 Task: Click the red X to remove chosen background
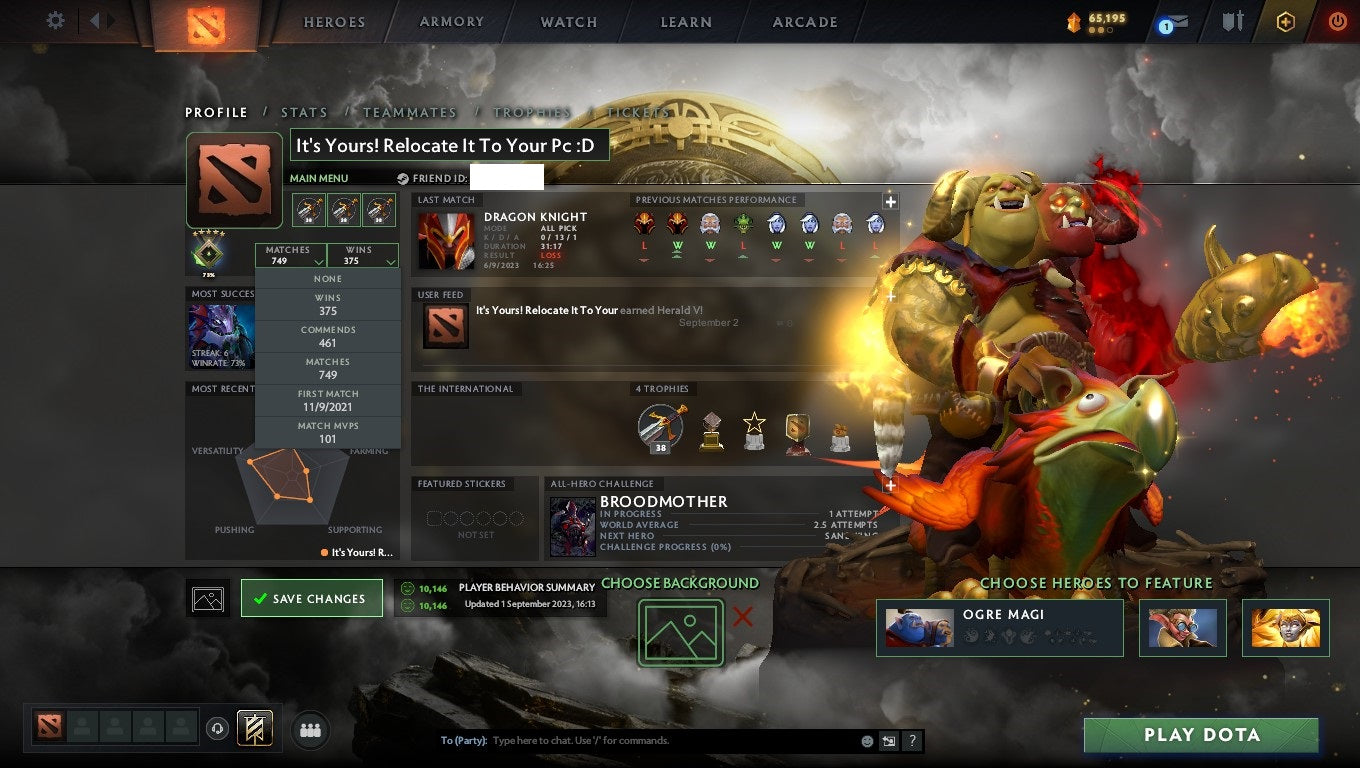click(x=741, y=618)
